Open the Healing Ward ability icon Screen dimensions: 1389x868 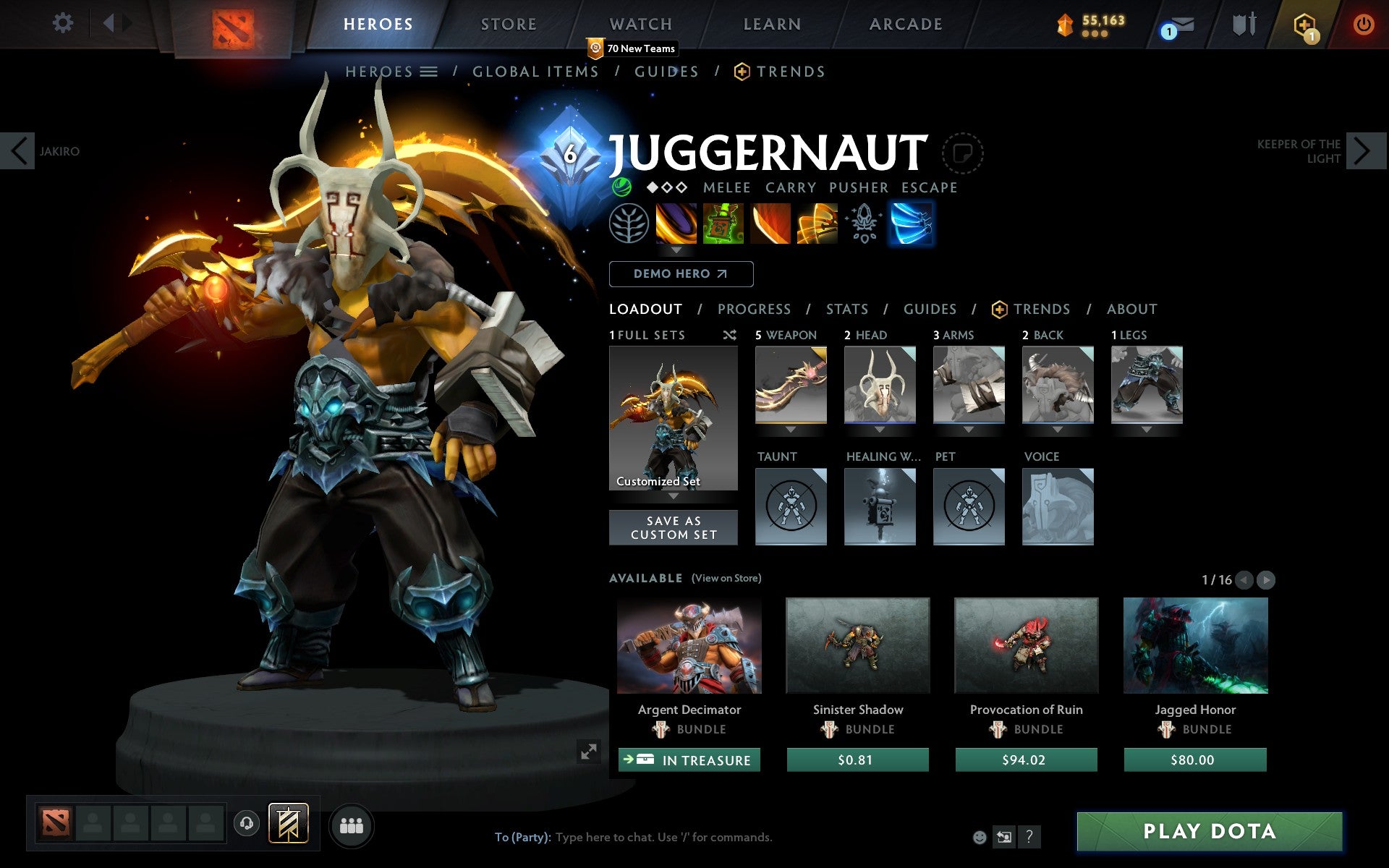tap(723, 224)
